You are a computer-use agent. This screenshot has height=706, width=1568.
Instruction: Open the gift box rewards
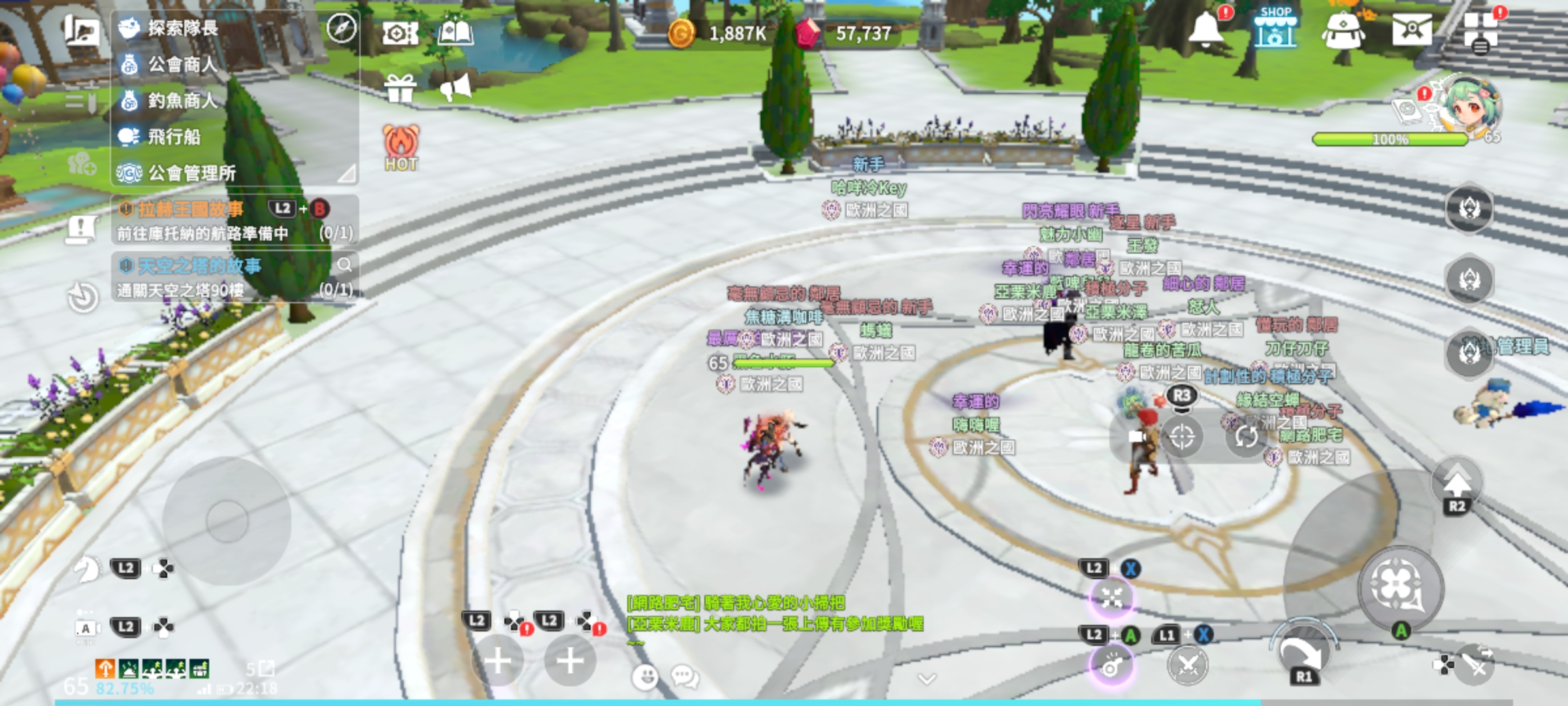click(400, 88)
